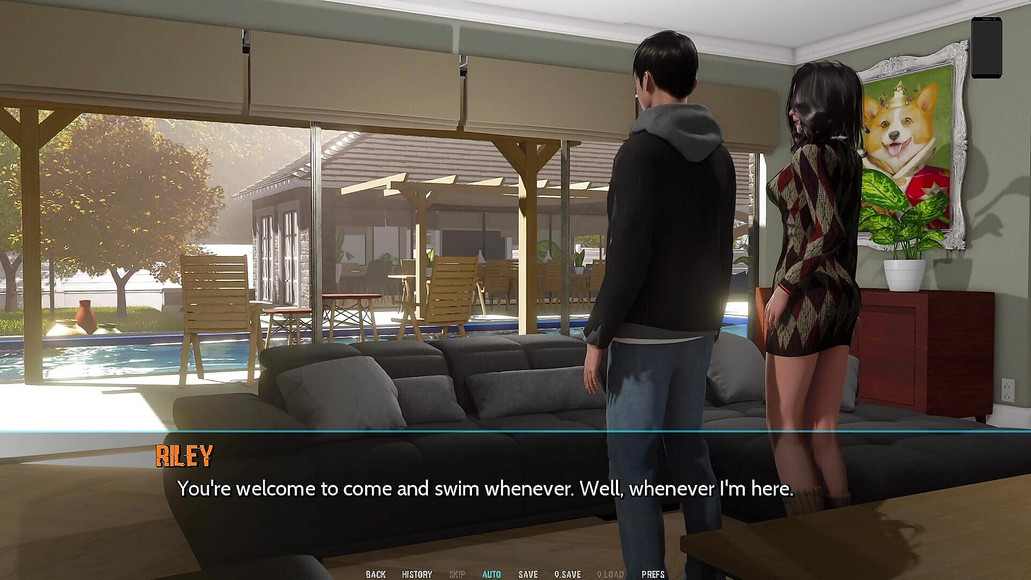Go back to previous dialogue line

(376, 574)
